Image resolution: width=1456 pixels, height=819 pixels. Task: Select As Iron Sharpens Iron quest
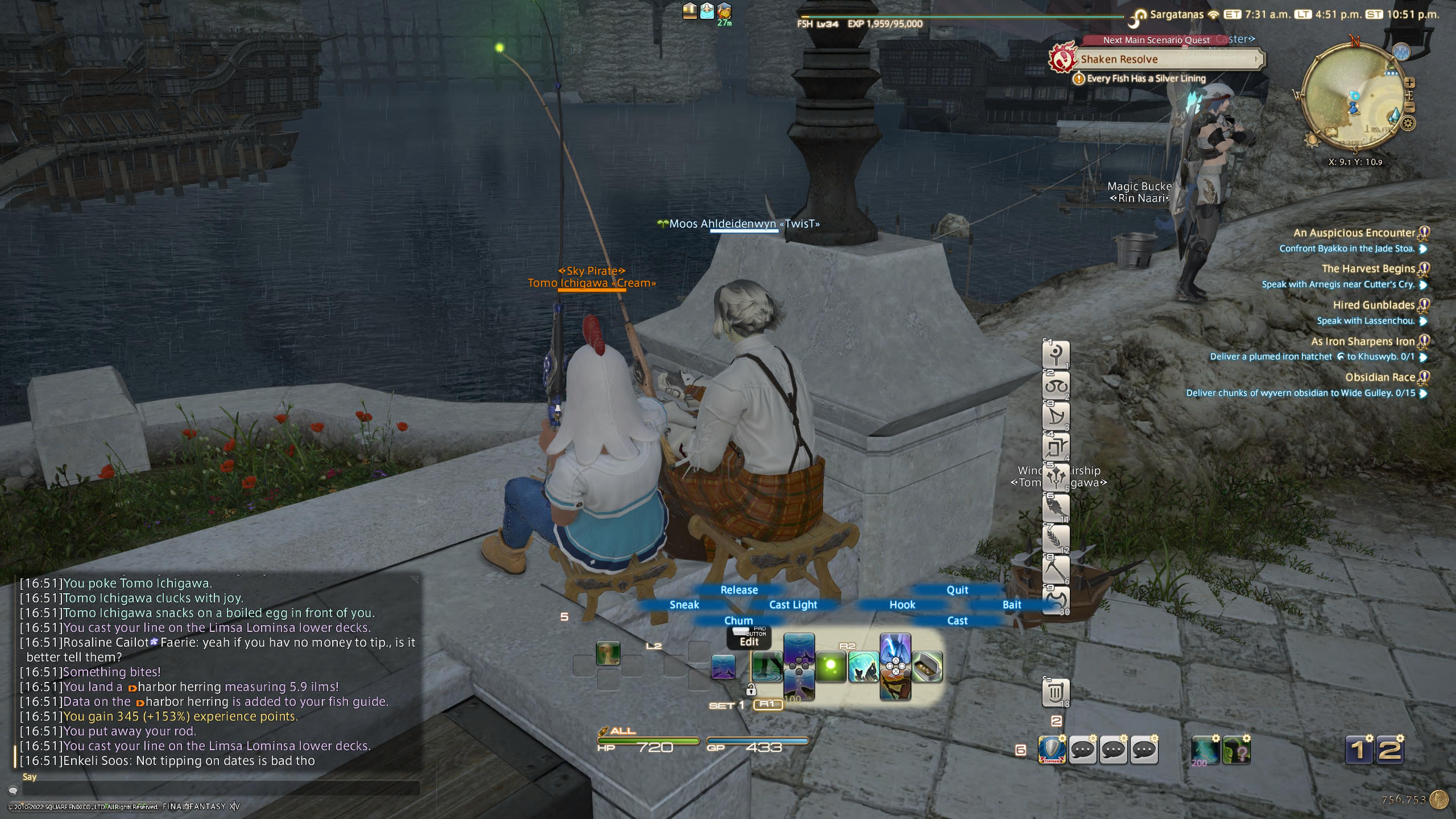(1362, 341)
